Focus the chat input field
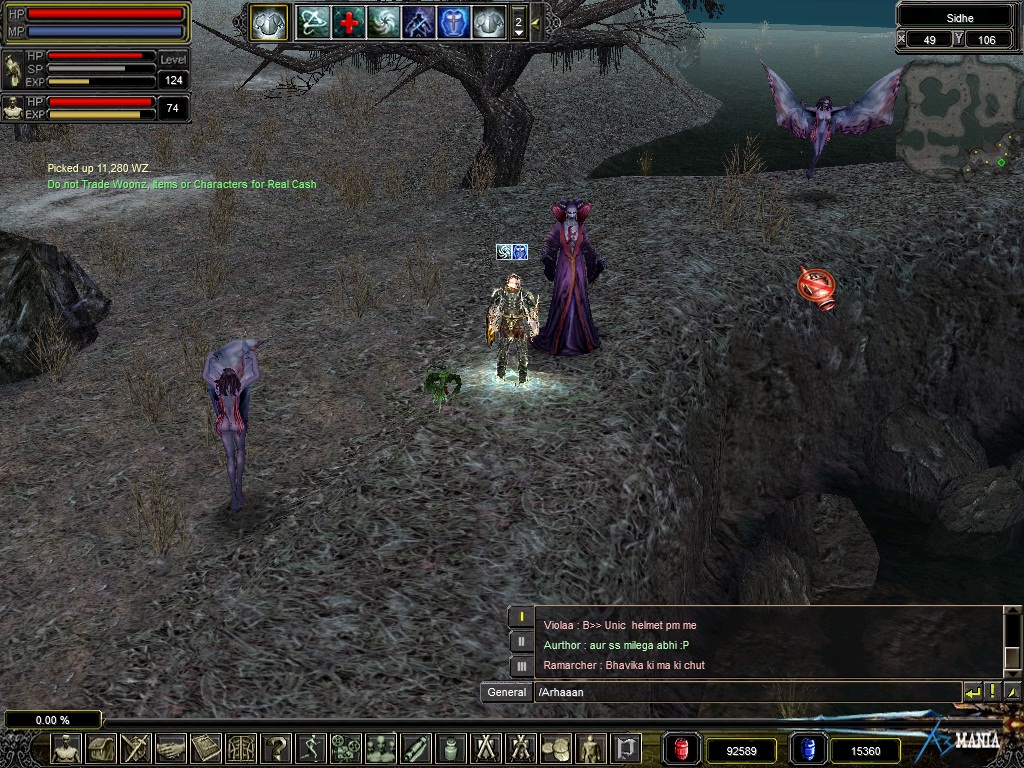This screenshot has height=768, width=1024. click(x=745, y=692)
